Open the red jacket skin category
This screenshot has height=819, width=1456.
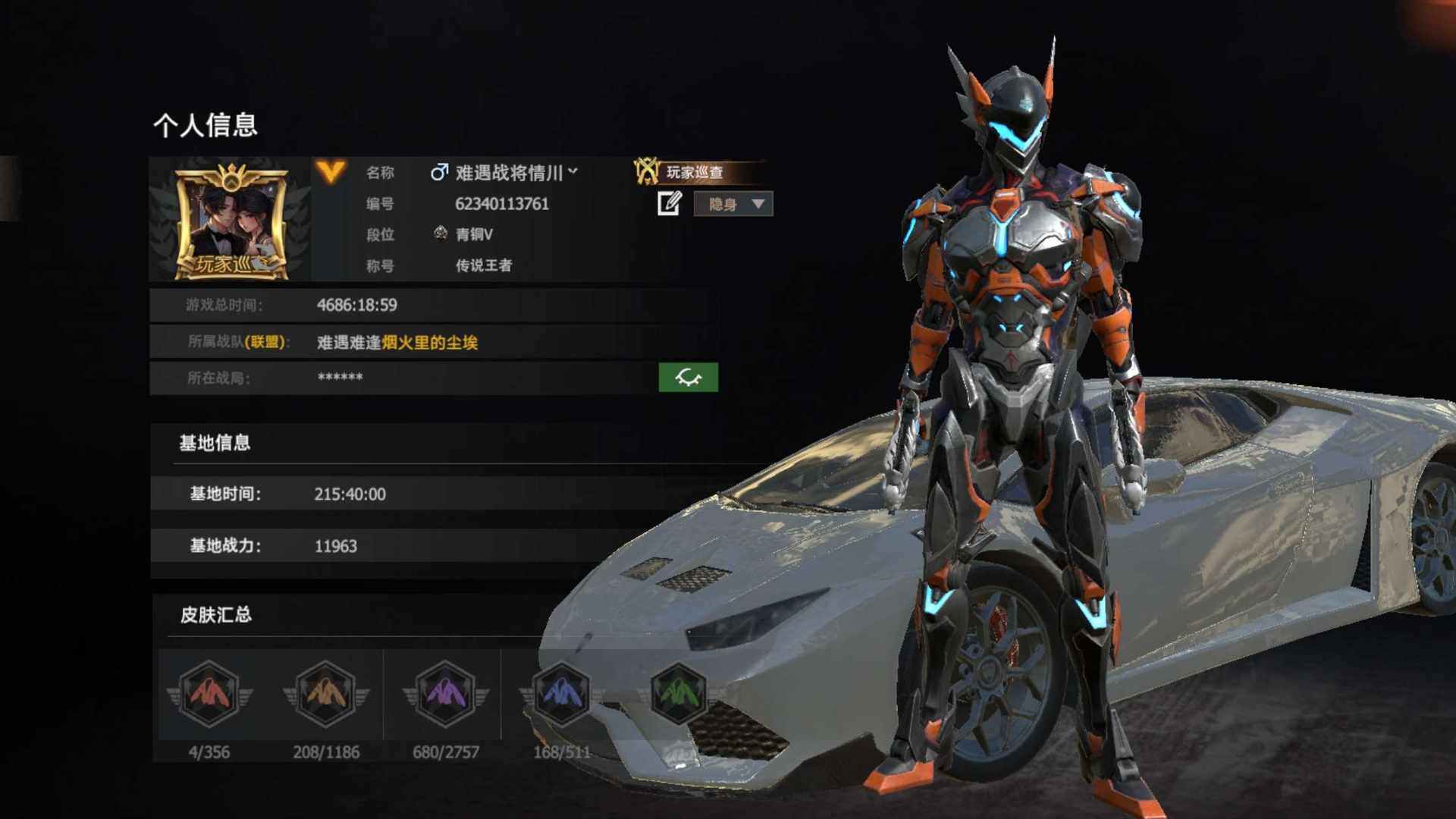coord(209,693)
